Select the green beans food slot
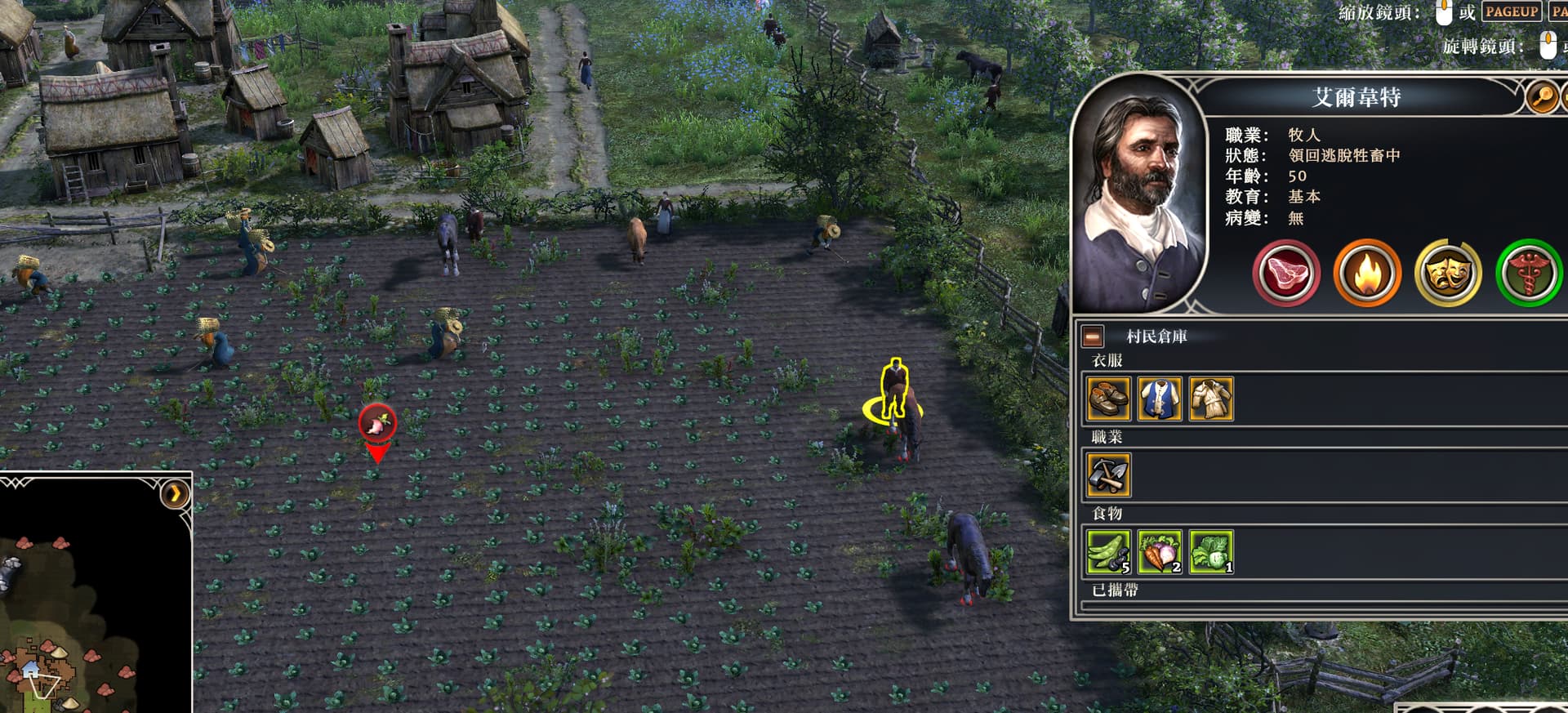1568x713 pixels. click(1108, 551)
